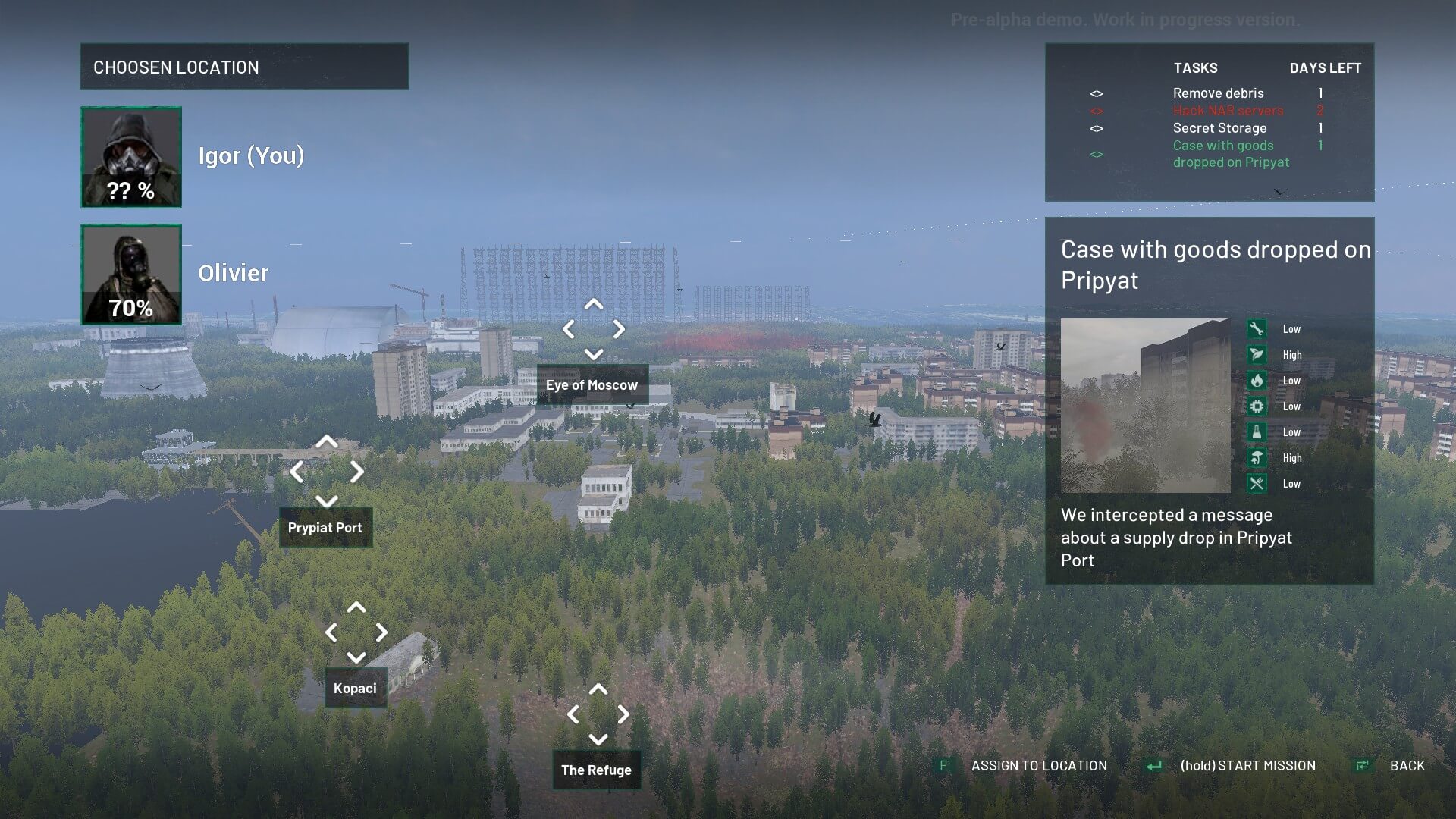Image resolution: width=1456 pixels, height=819 pixels.
Task: Select Case with goods dropped task
Action: [x=1230, y=154]
